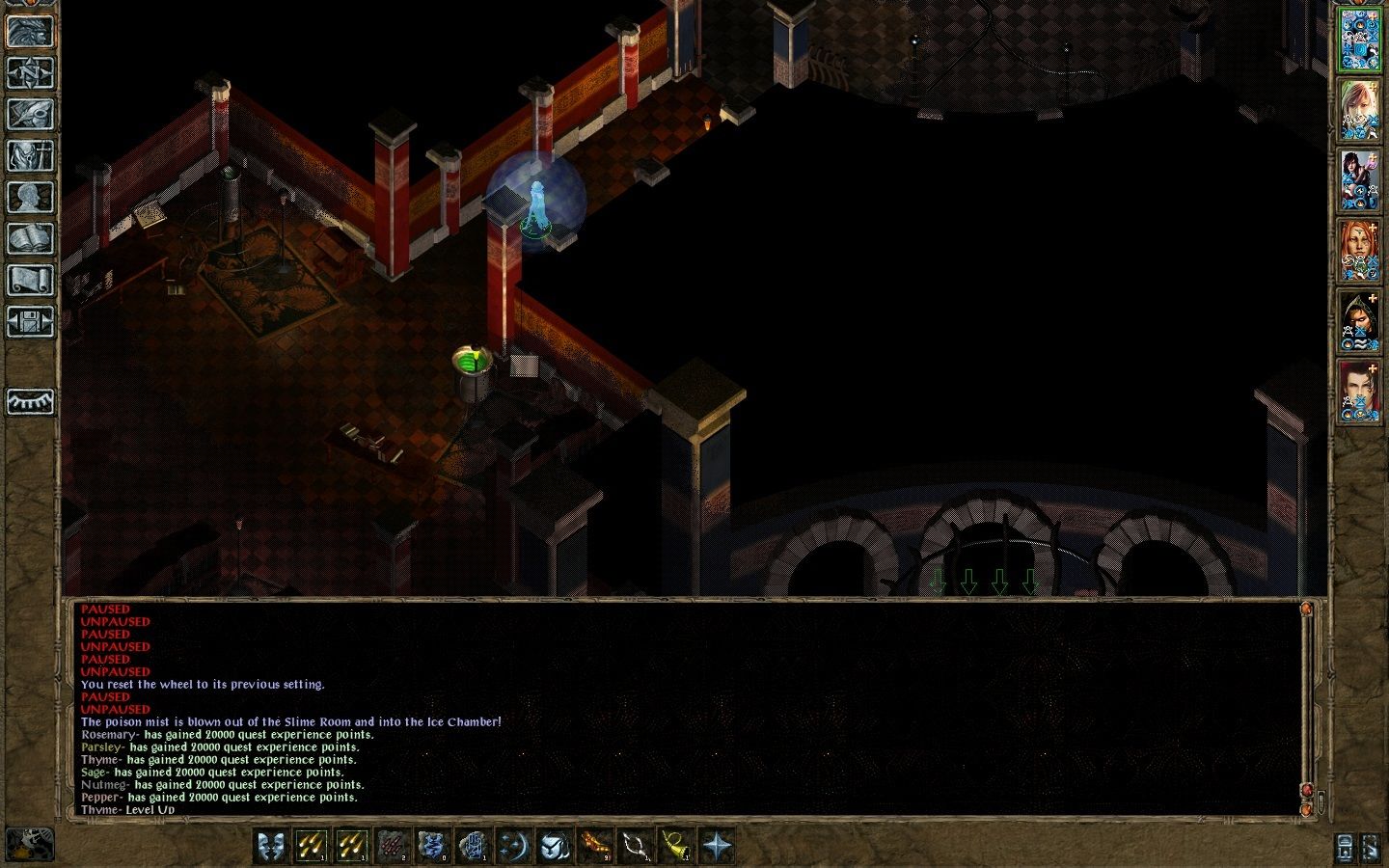Use the golden horn quick item
This screenshot has width=1389, height=868.
tap(676, 846)
